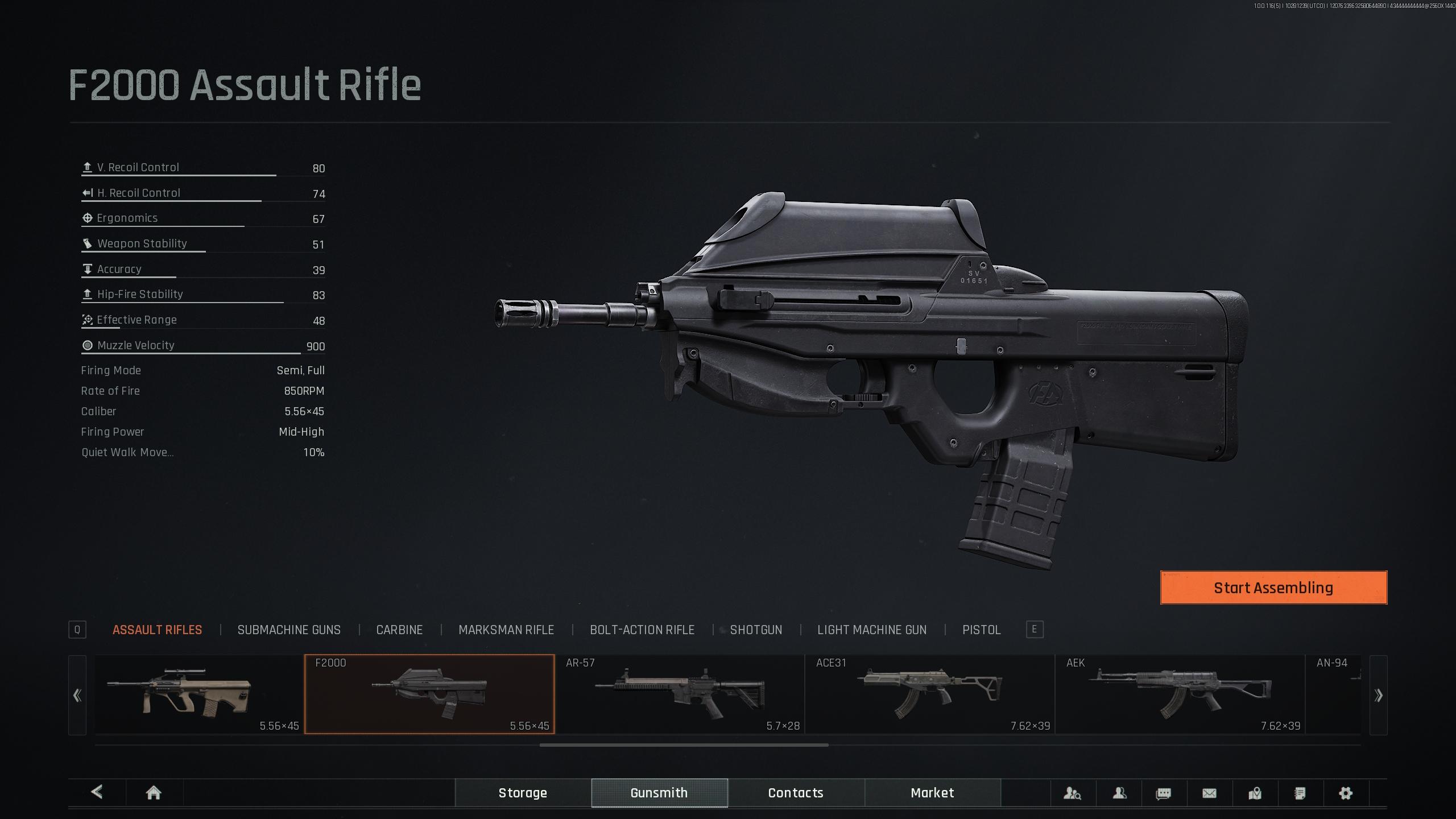
Task: Click the left arrow of weapon carousel
Action: click(77, 695)
